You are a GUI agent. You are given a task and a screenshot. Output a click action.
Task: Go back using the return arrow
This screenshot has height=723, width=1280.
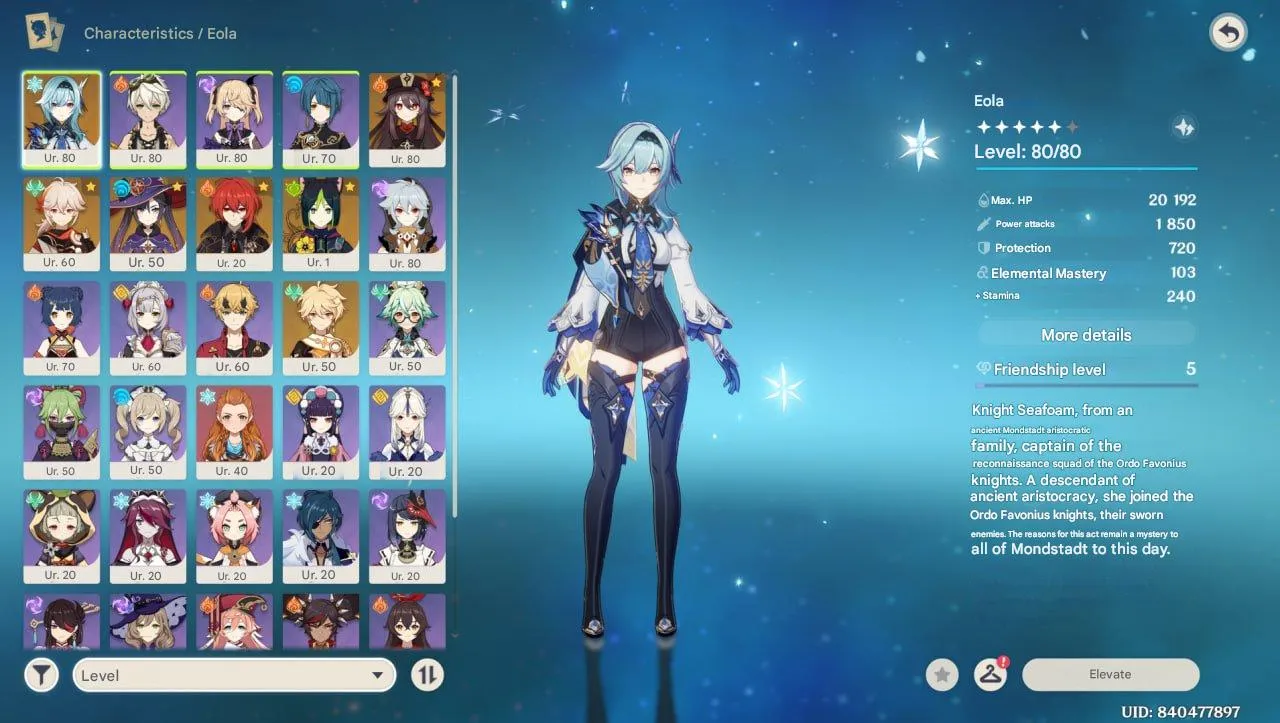coord(1229,31)
